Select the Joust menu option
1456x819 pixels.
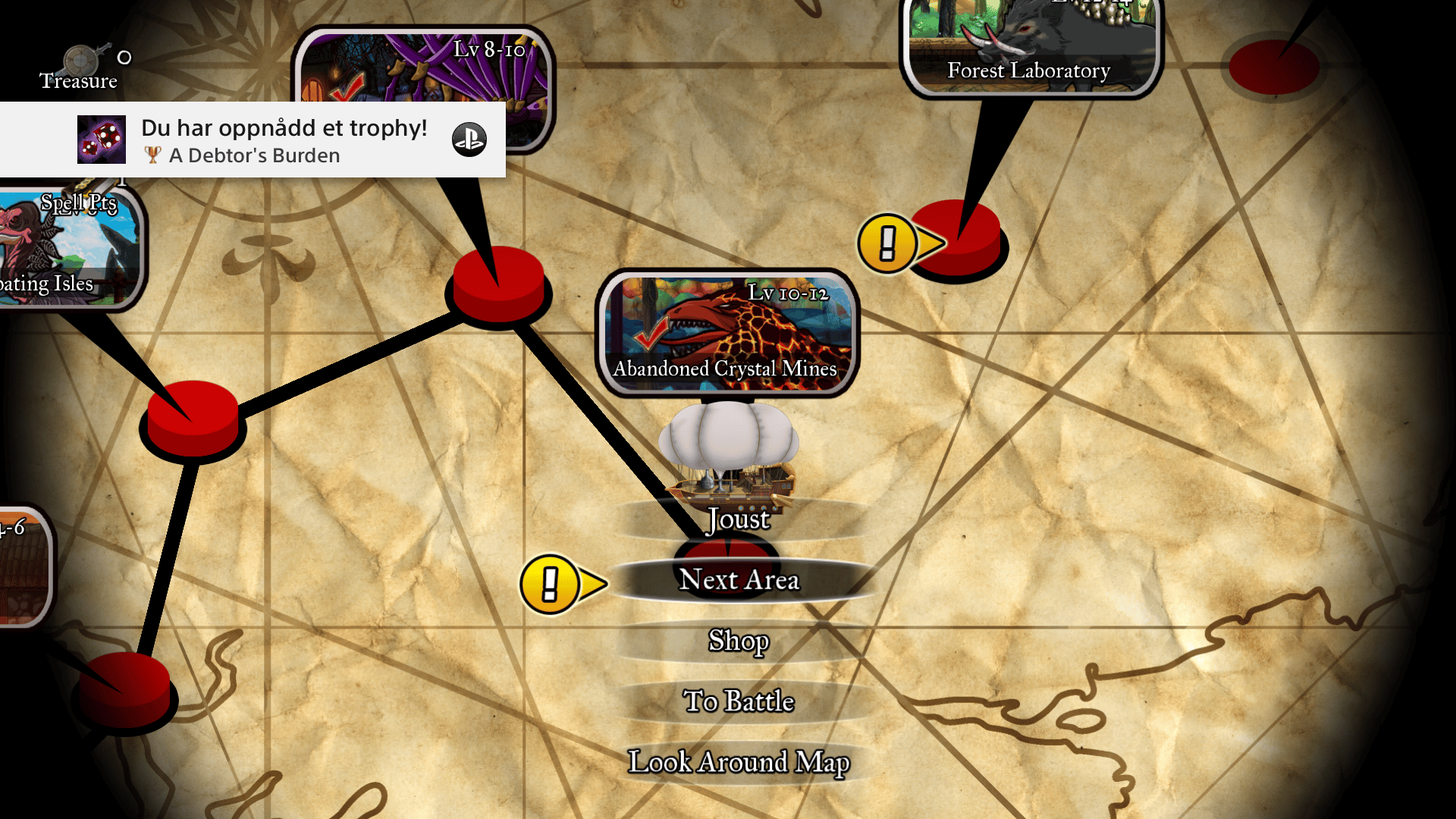pyautogui.click(x=739, y=519)
